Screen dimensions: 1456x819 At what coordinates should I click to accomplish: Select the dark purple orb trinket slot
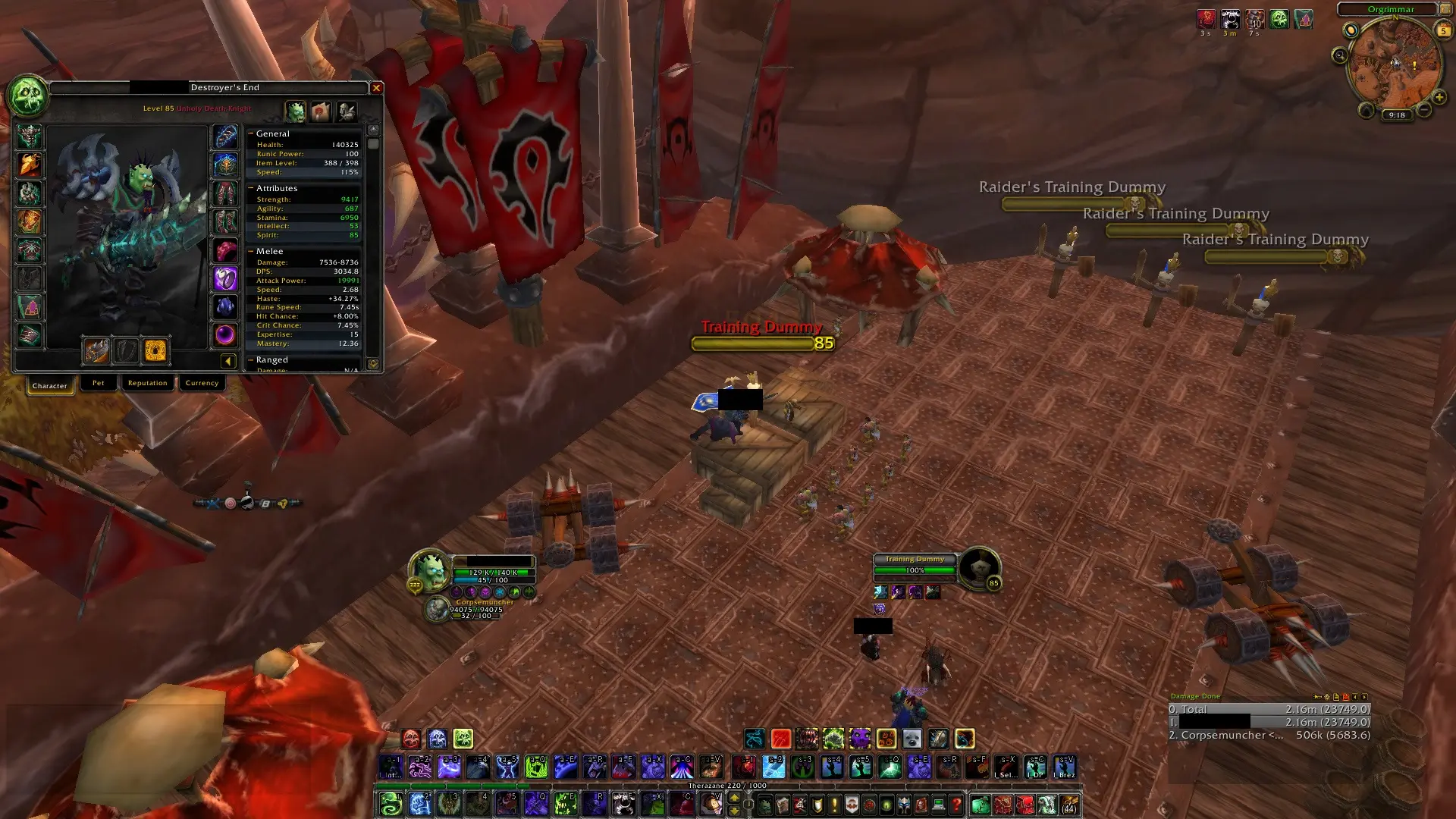point(225,334)
